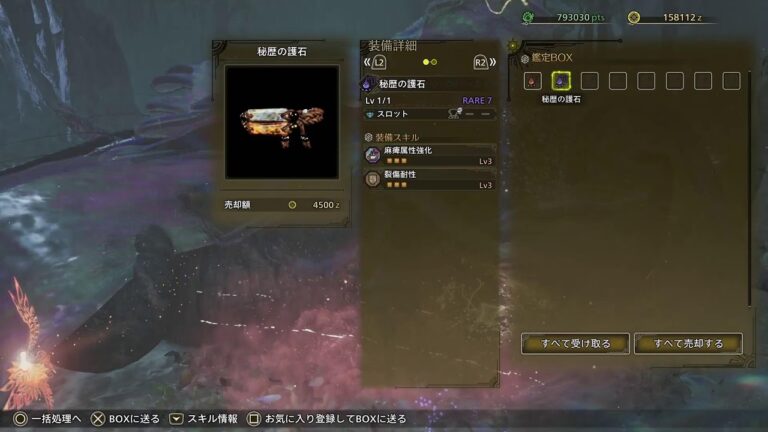Viewport: 768px width, 432px height.
Task: Select the highlighted purple talisman slot
Action: tap(562, 81)
